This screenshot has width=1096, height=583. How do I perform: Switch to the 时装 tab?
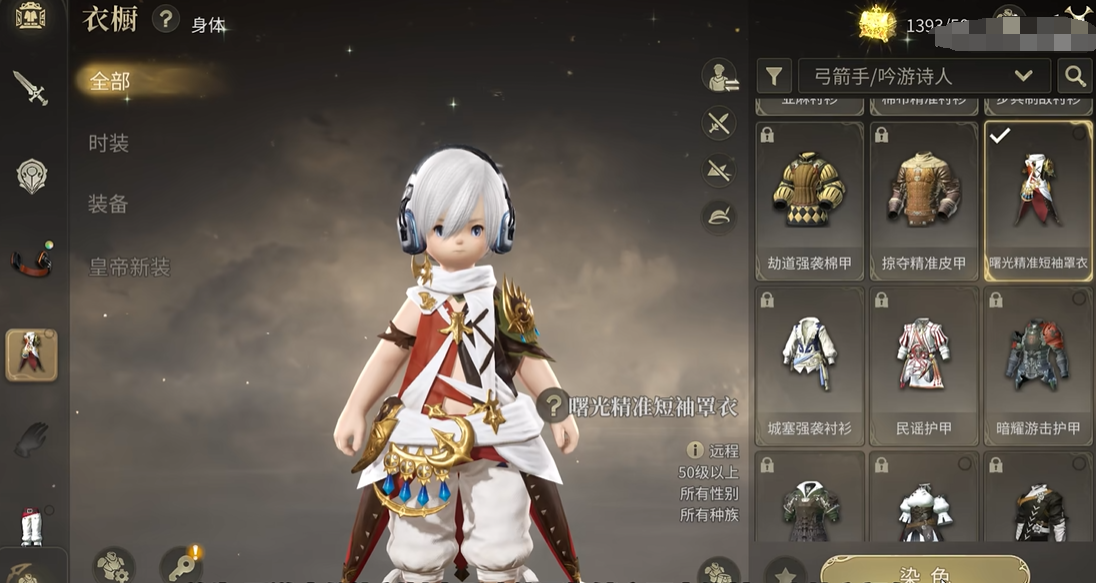[109, 143]
